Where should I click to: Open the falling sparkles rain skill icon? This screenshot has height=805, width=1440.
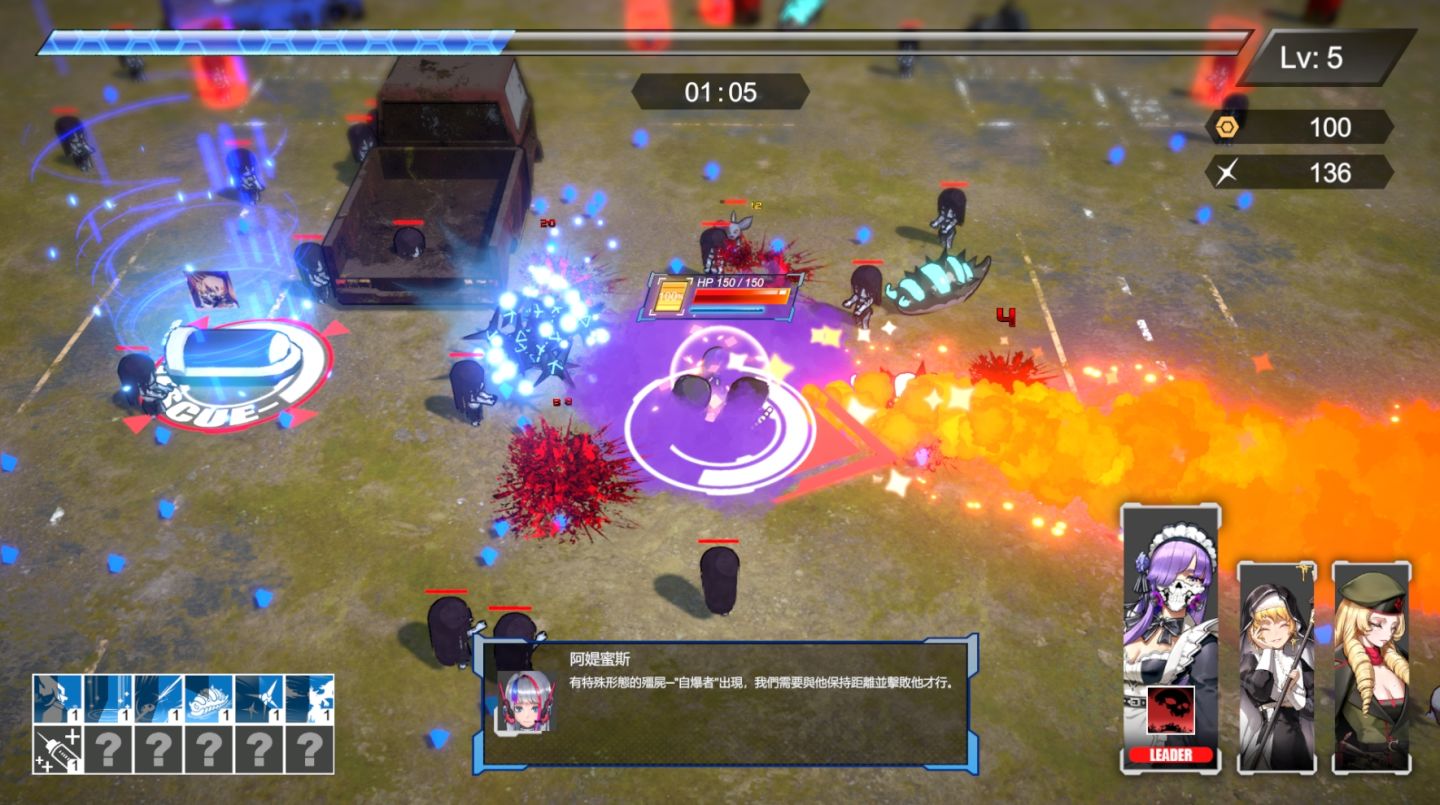click(x=108, y=699)
